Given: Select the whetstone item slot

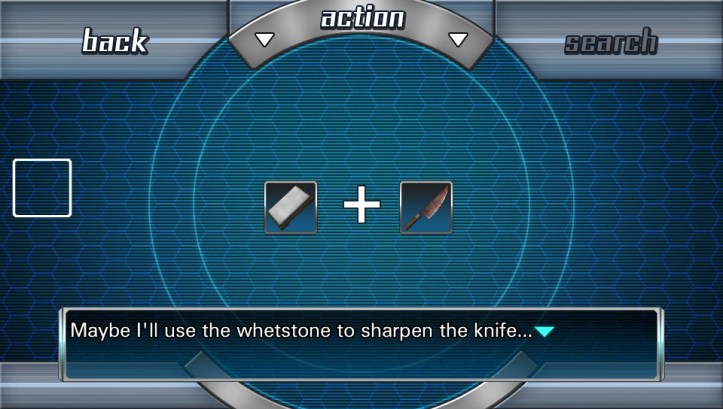Looking at the screenshot, I should pyautogui.click(x=291, y=207).
